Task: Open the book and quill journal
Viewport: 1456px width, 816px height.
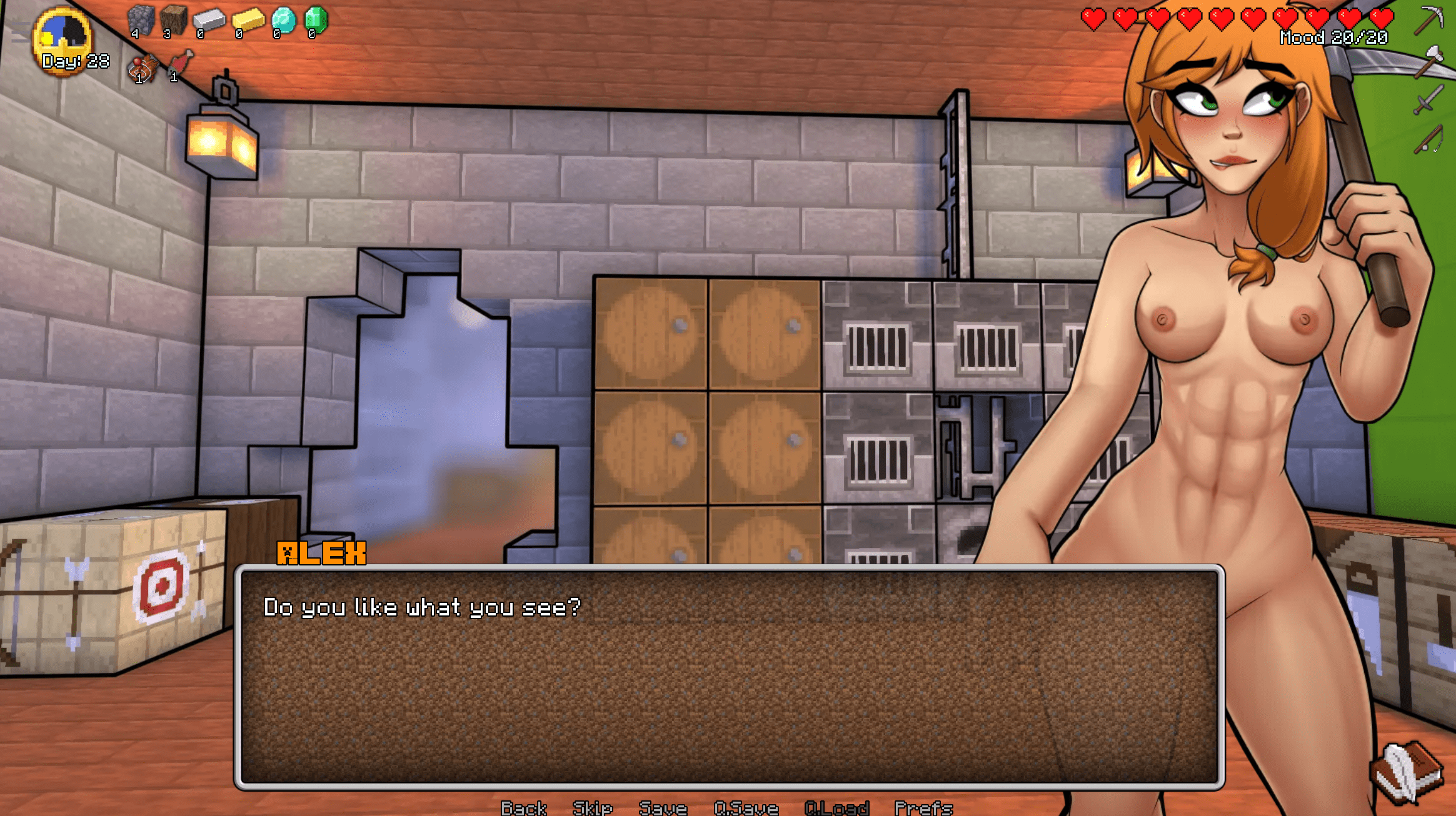Action: (x=1407, y=773)
